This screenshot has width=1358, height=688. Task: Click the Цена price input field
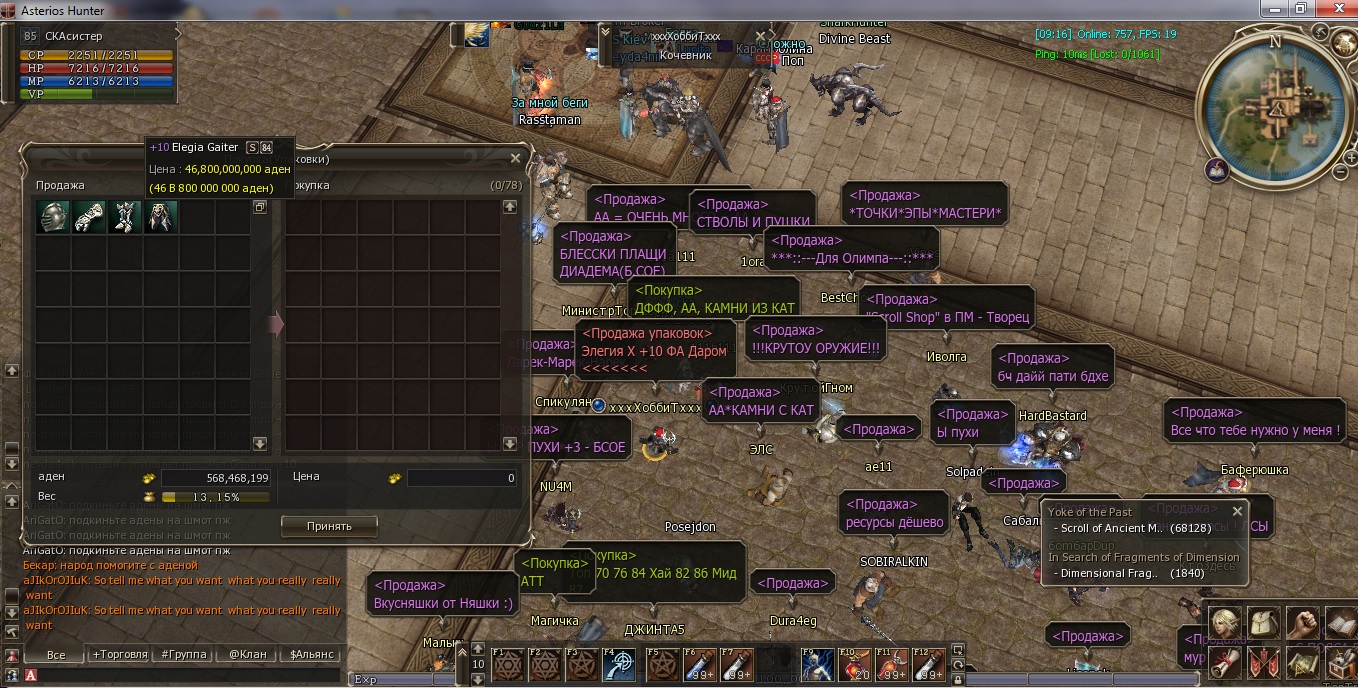(461, 478)
